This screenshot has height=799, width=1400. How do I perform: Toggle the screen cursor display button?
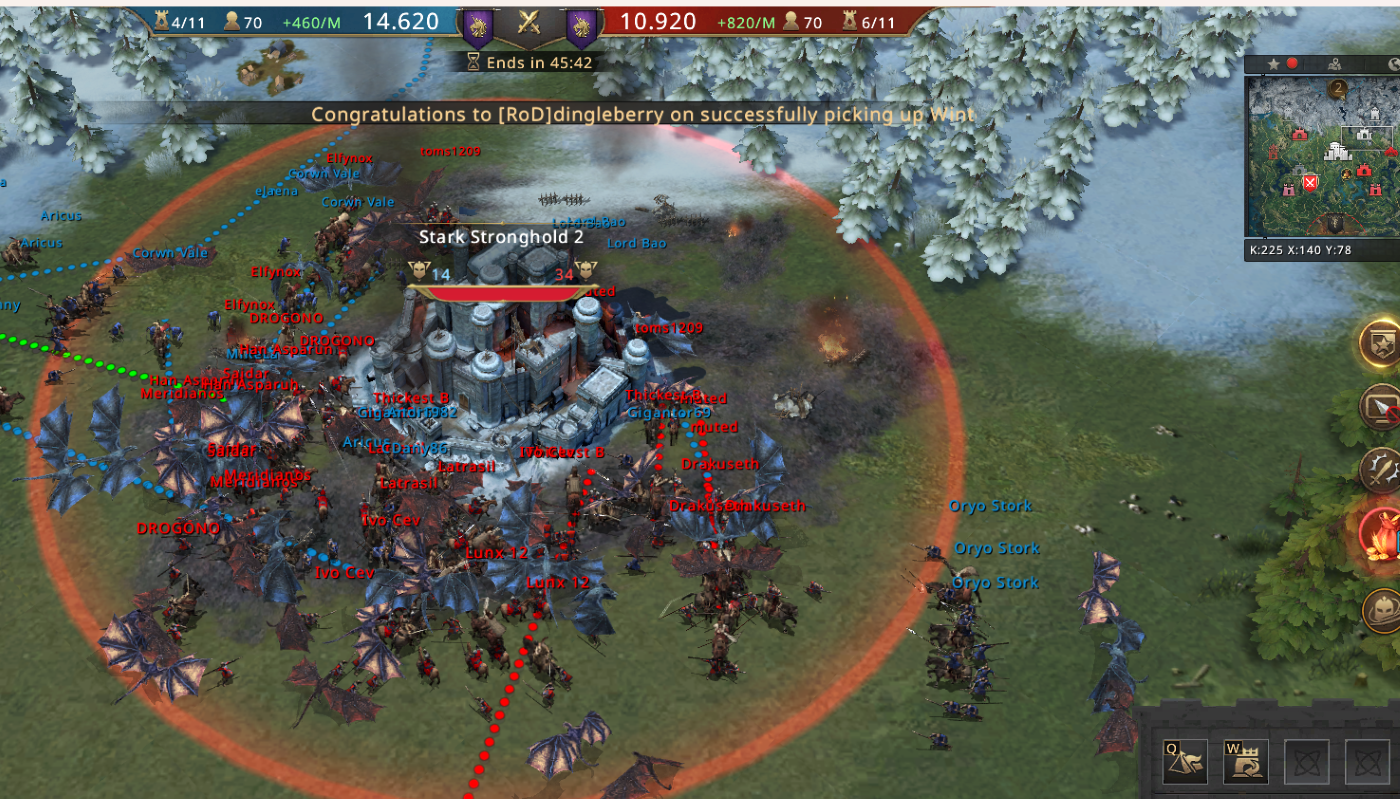point(1382,405)
